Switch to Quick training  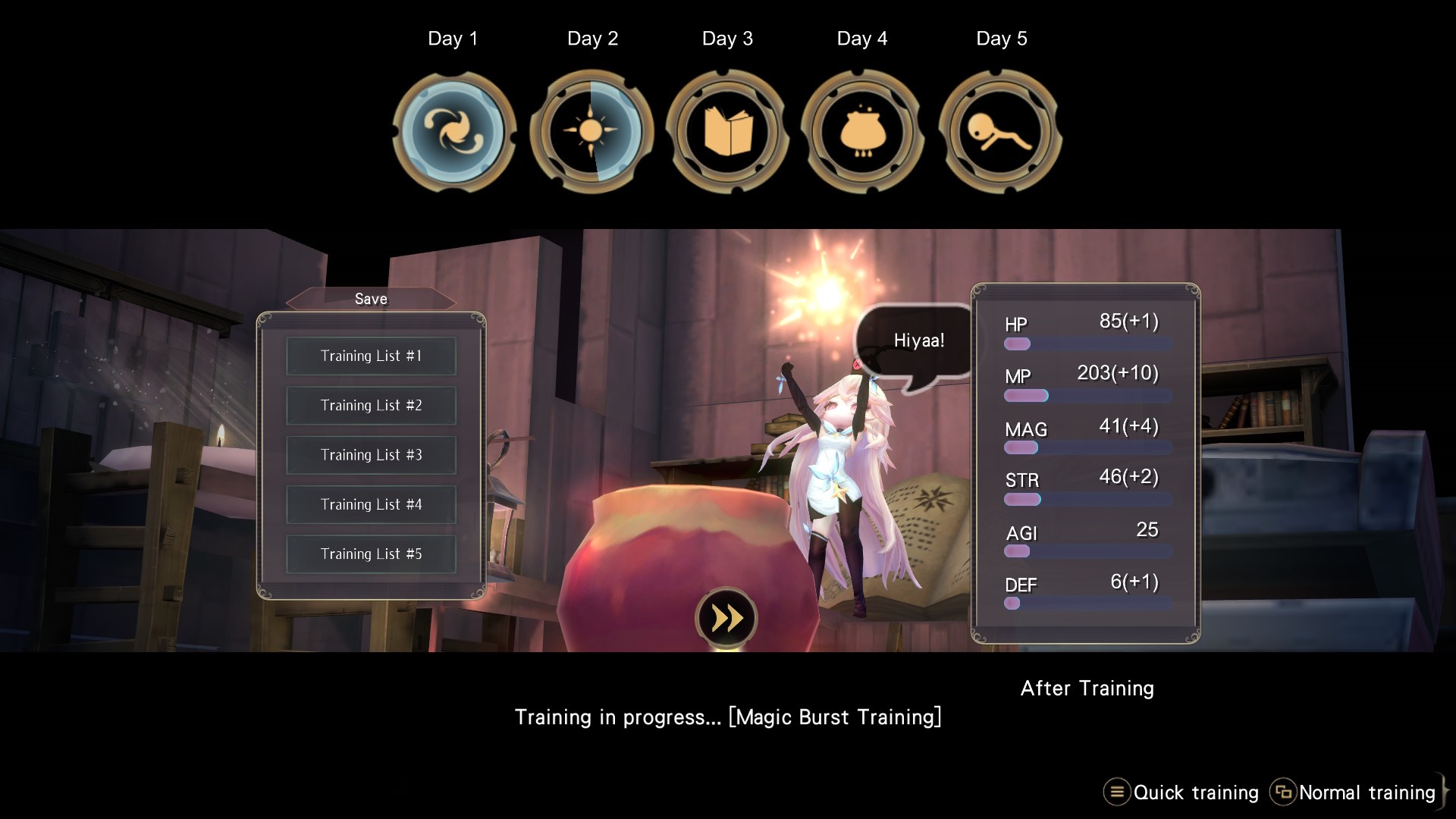click(x=1181, y=792)
